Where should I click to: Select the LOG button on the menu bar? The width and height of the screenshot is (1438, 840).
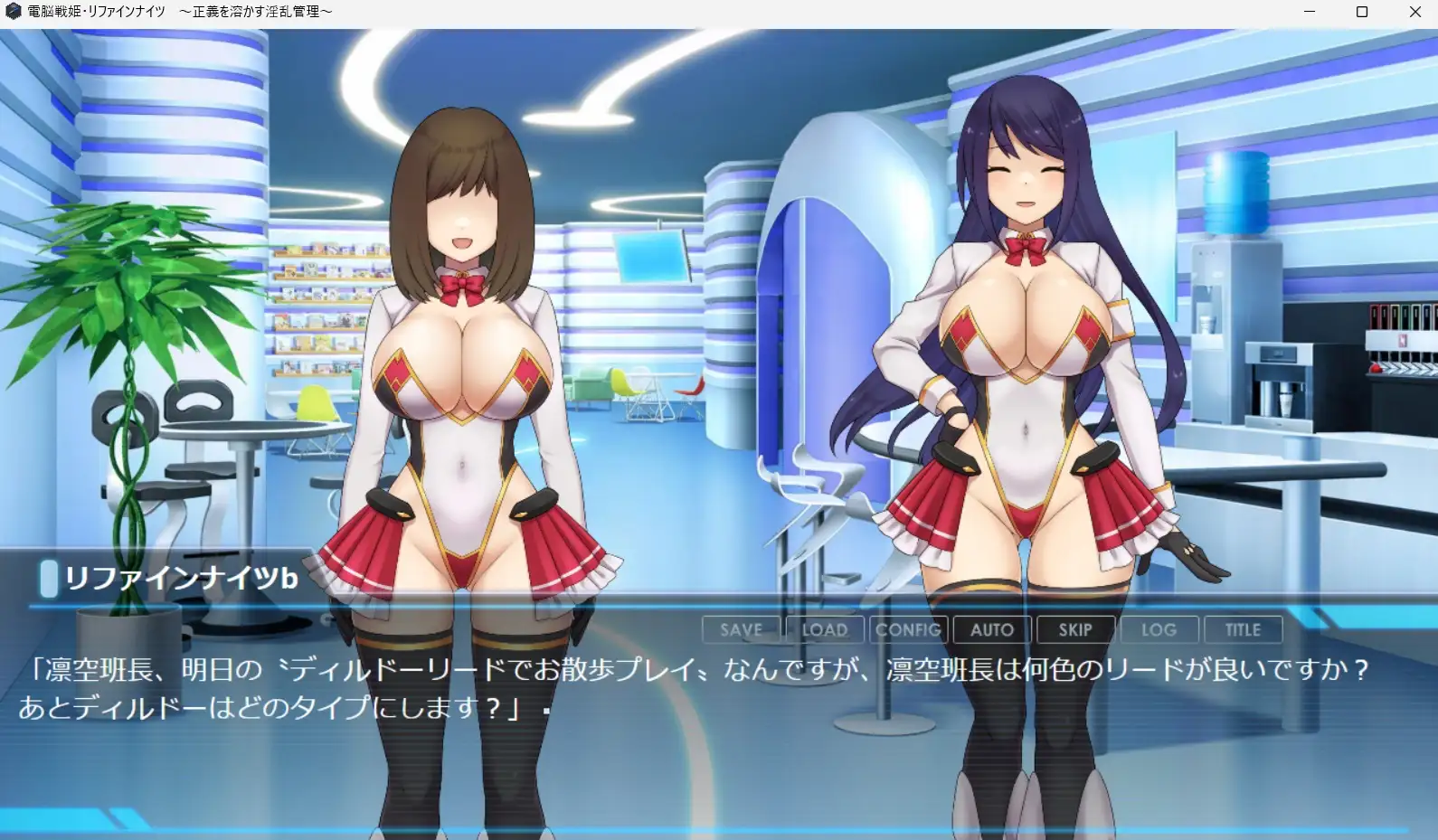pyautogui.click(x=1159, y=629)
